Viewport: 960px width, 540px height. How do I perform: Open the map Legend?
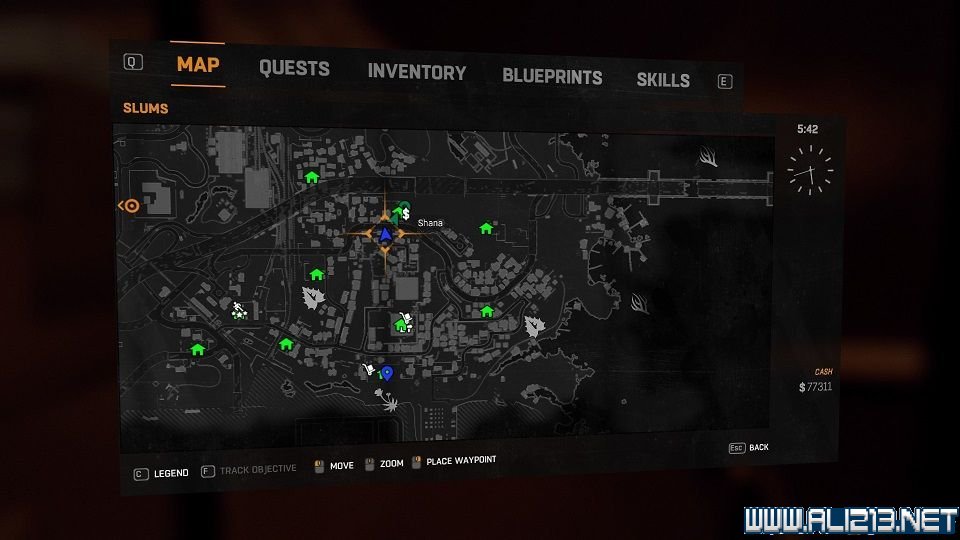tap(162, 472)
